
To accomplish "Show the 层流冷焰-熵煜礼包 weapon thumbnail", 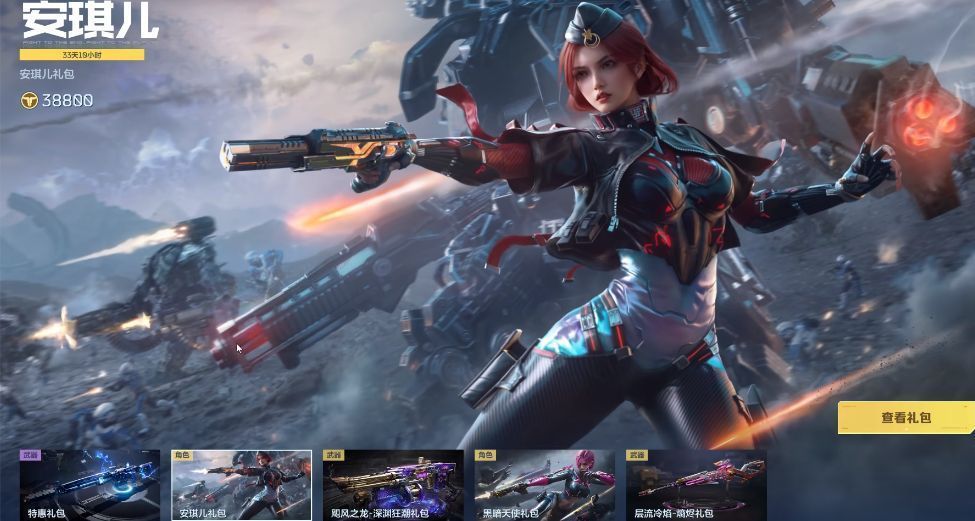I will [696, 485].
